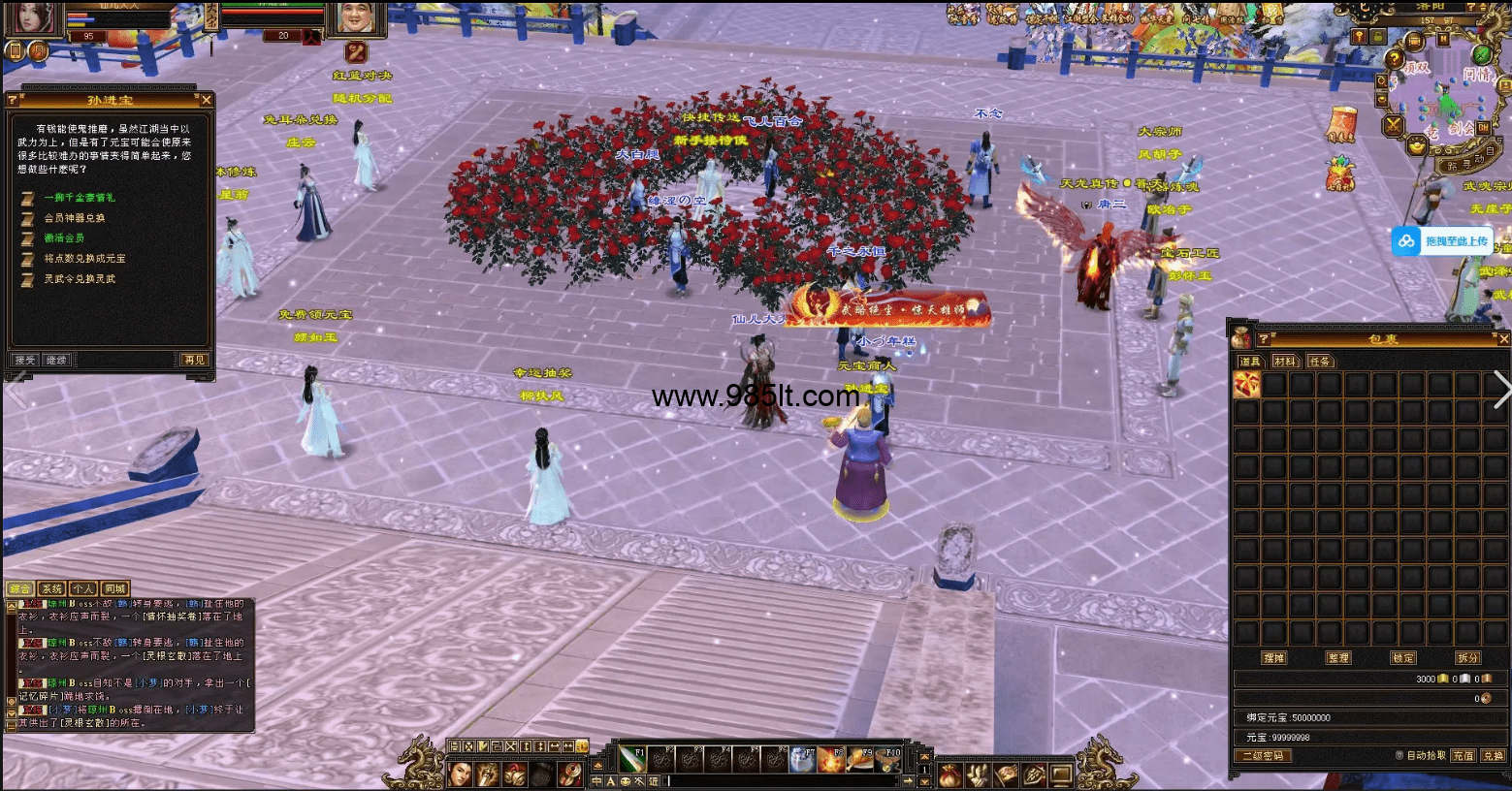The width and height of the screenshot is (1512, 791).
Task: Switch chat to the 系统 tab
Action: pyautogui.click(x=51, y=588)
